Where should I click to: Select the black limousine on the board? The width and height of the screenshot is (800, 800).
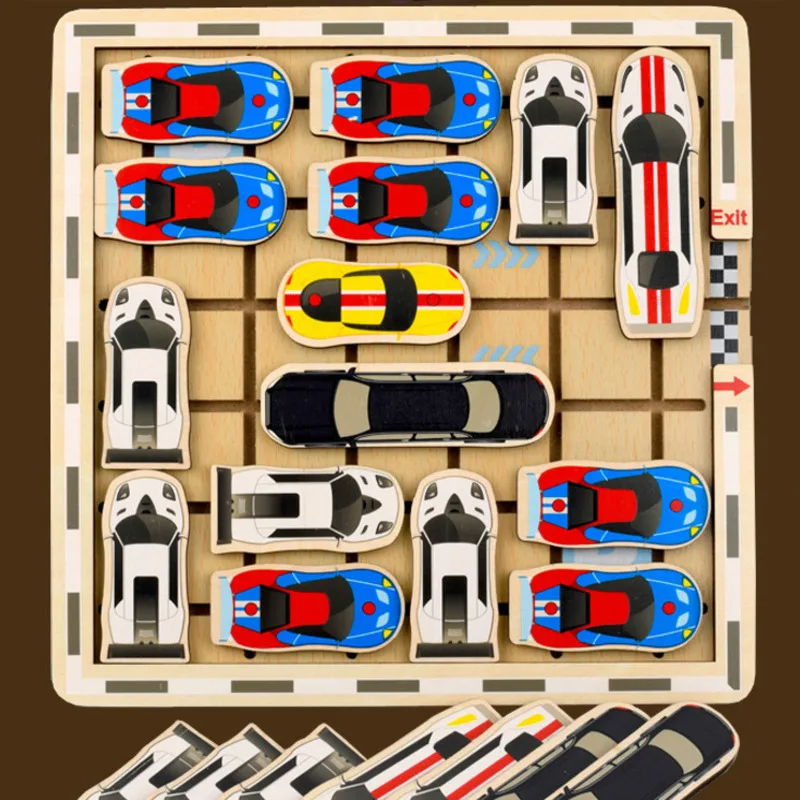406,405
